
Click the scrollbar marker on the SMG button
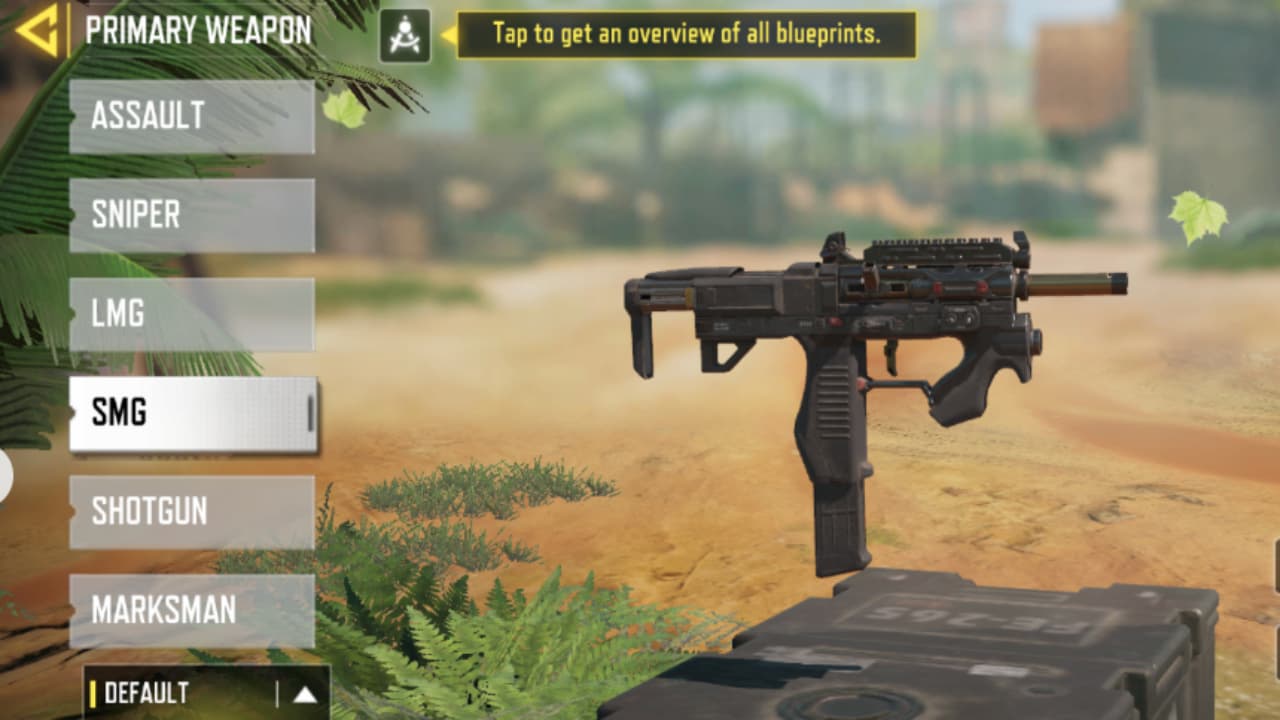coord(309,413)
